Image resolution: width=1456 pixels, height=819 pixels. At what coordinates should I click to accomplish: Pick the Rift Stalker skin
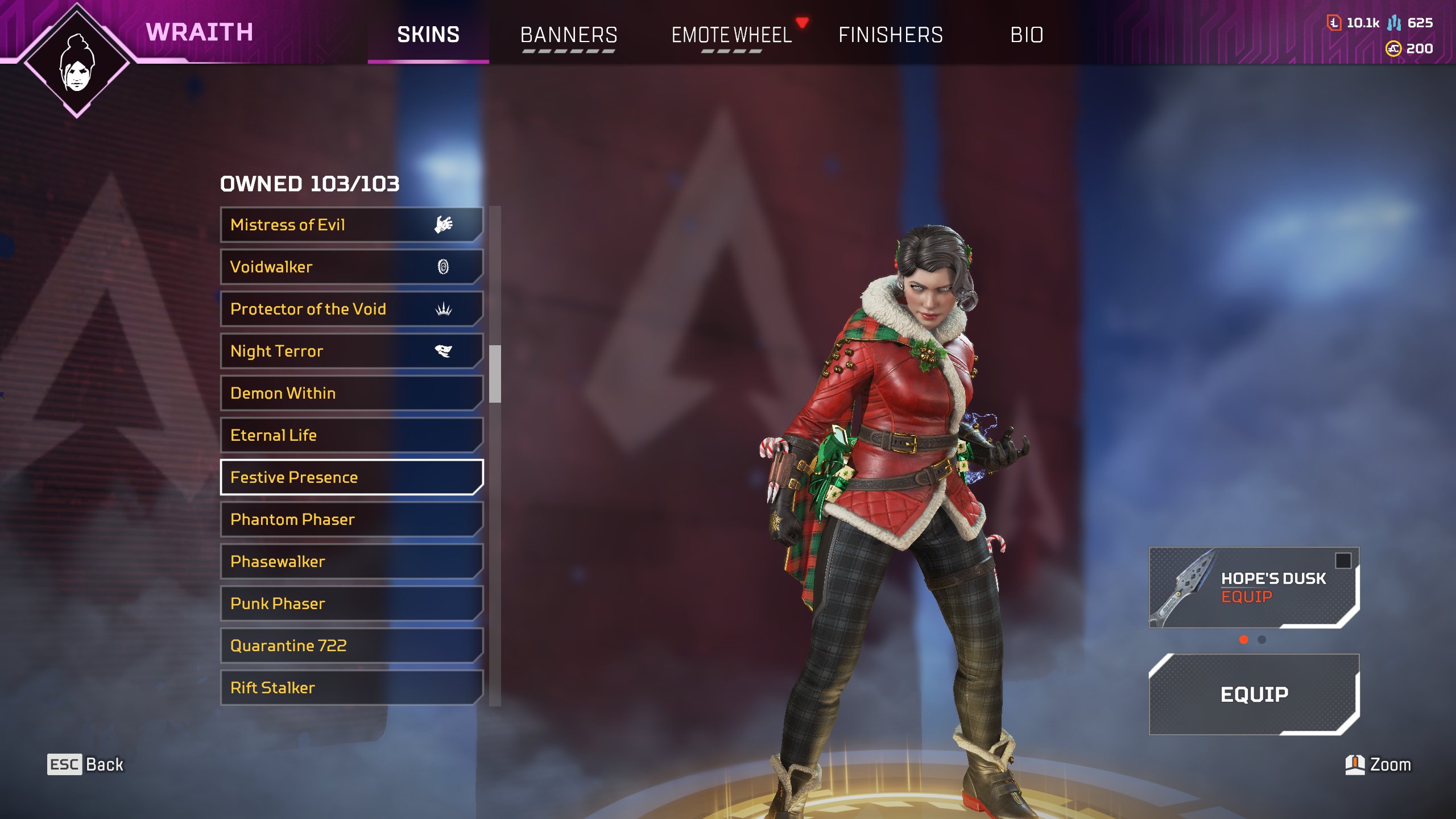click(x=351, y=688)
